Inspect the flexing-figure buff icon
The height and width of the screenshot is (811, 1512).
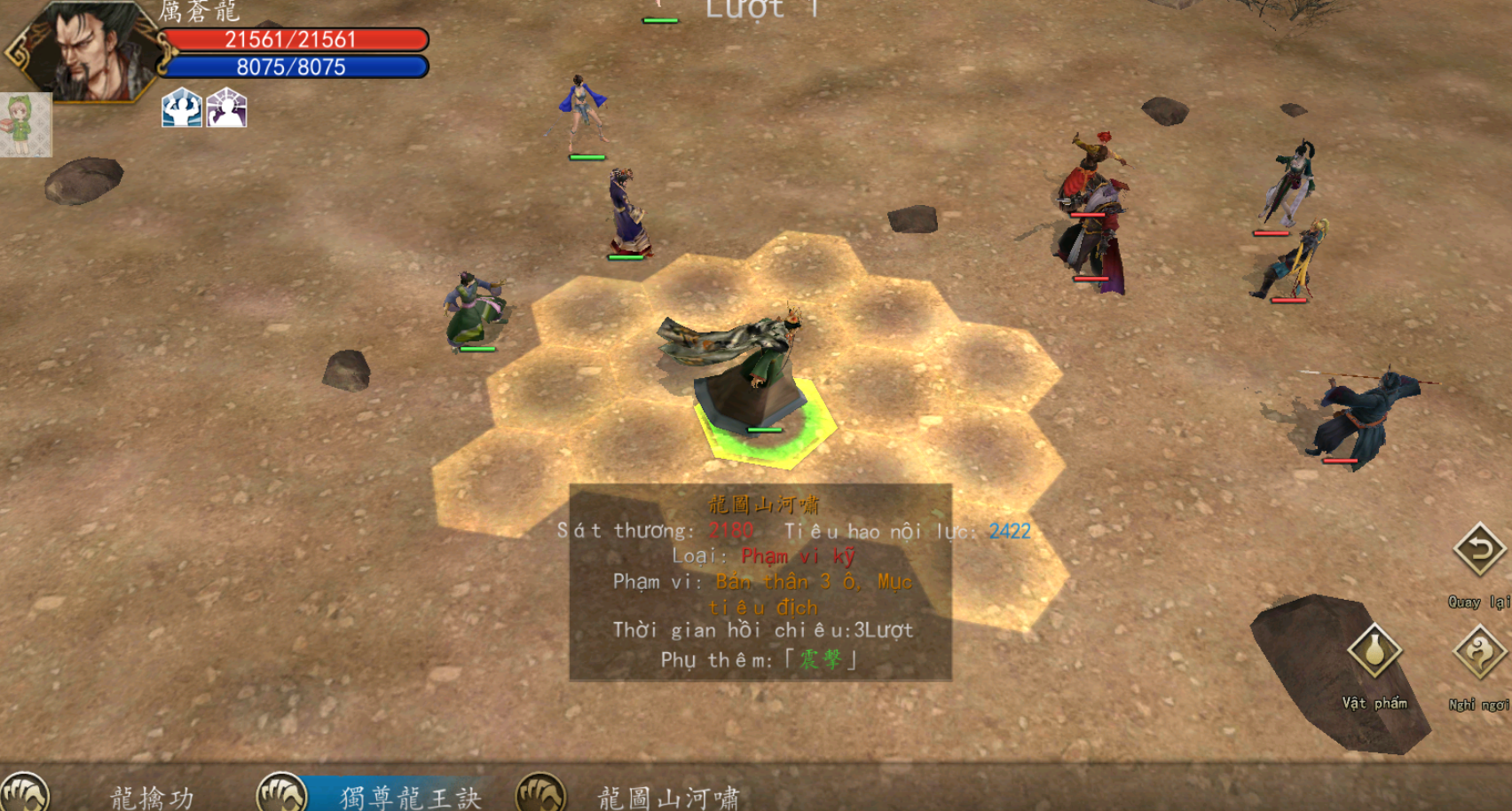(x=182, y=108)
